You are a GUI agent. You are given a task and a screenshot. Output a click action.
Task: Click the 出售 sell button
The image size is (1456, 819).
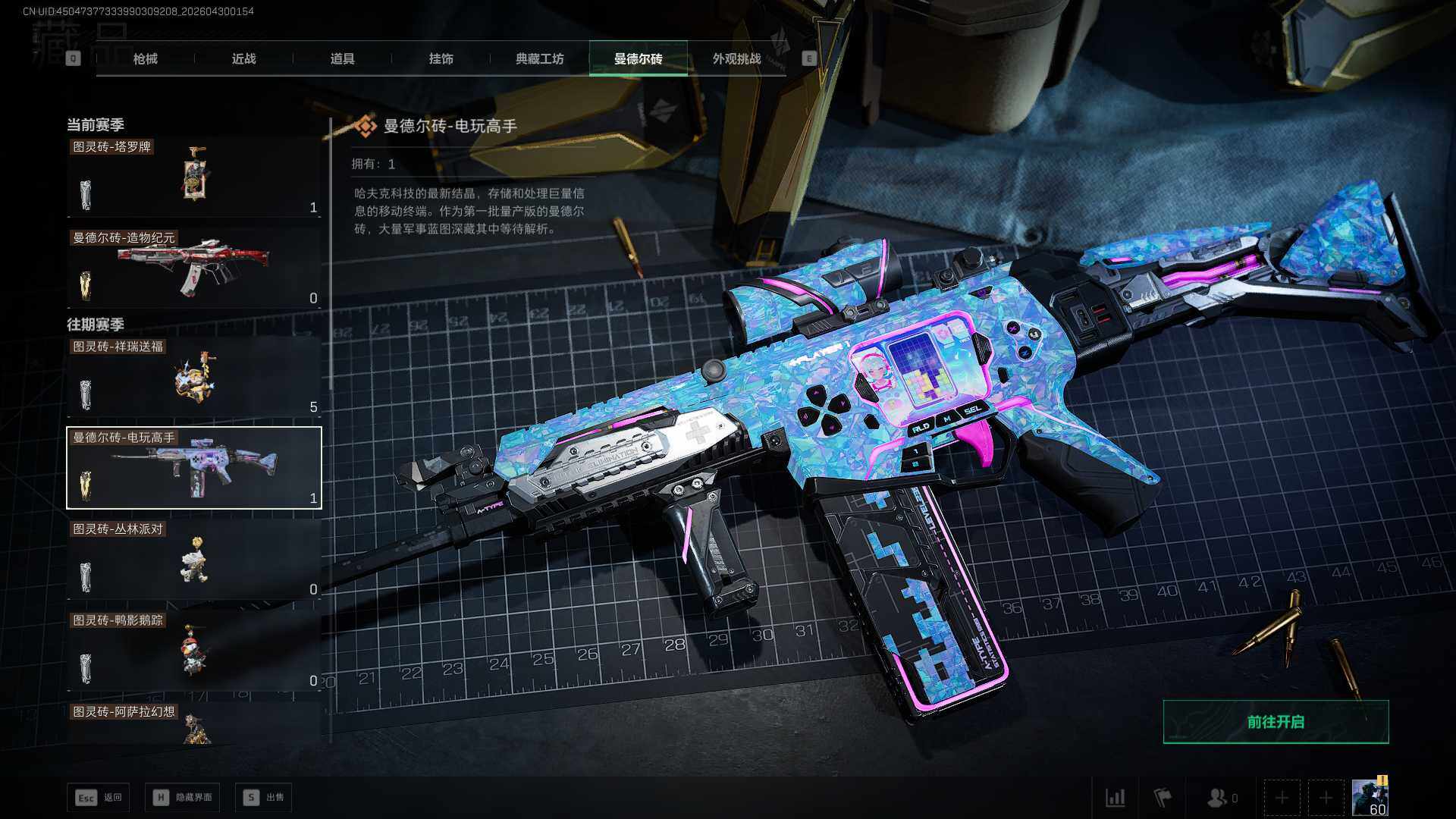pyautogui.click(x=264, y=798)
